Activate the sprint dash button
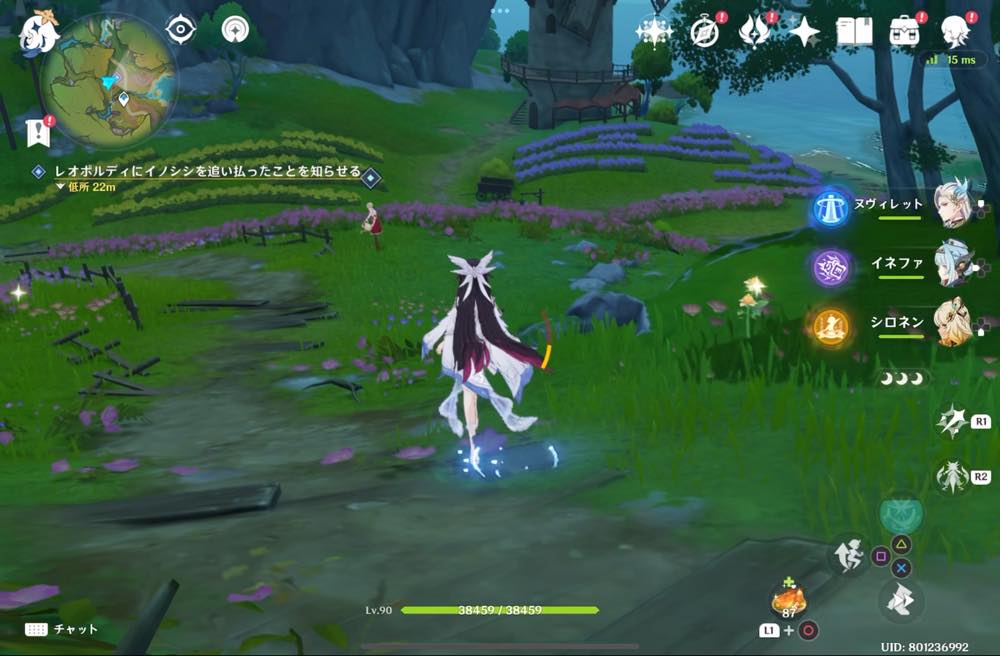 pyautogui.click(x=848, y=556)
